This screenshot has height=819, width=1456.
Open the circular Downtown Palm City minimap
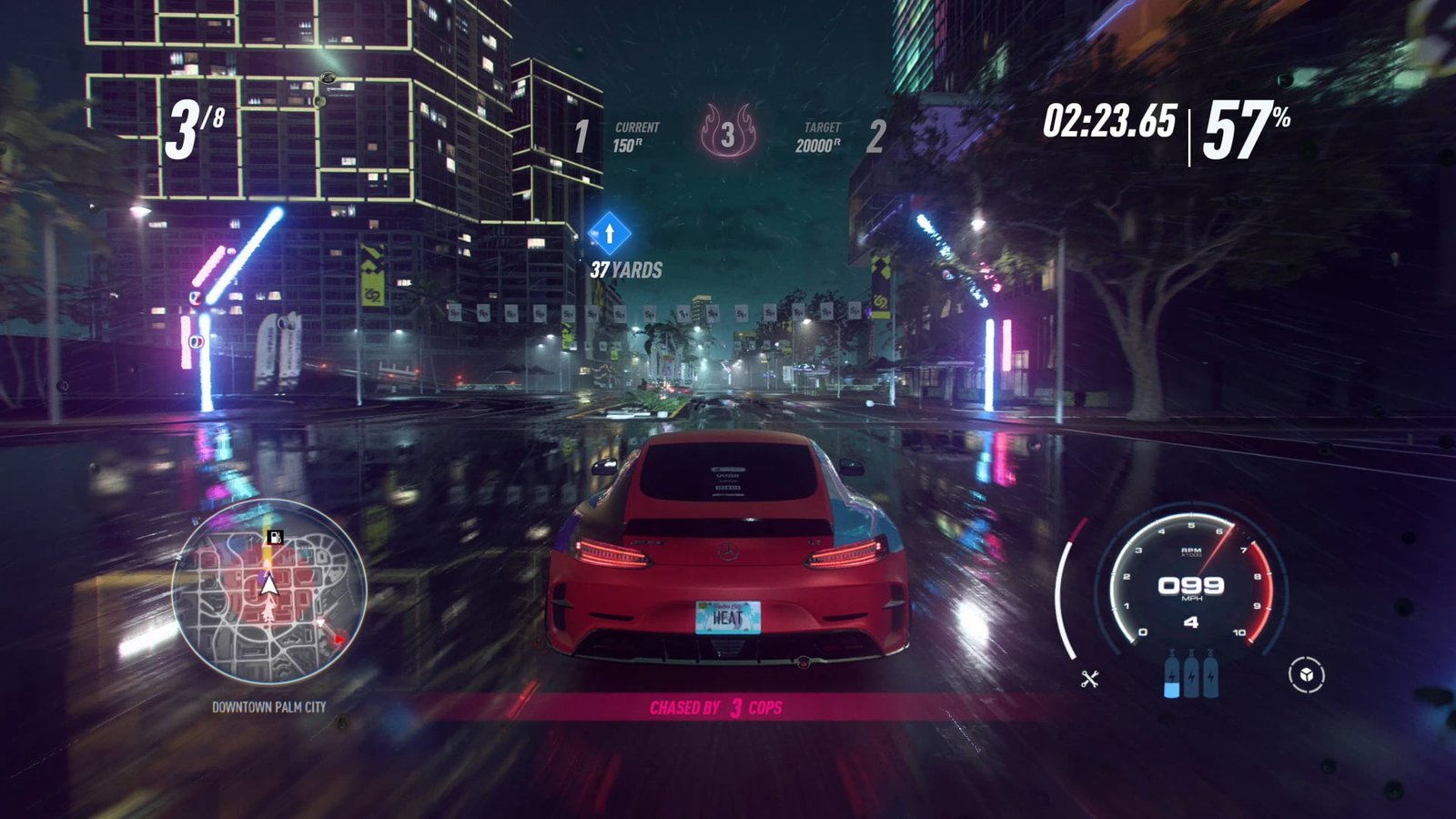pyautogui.click(x=269, y=591)
